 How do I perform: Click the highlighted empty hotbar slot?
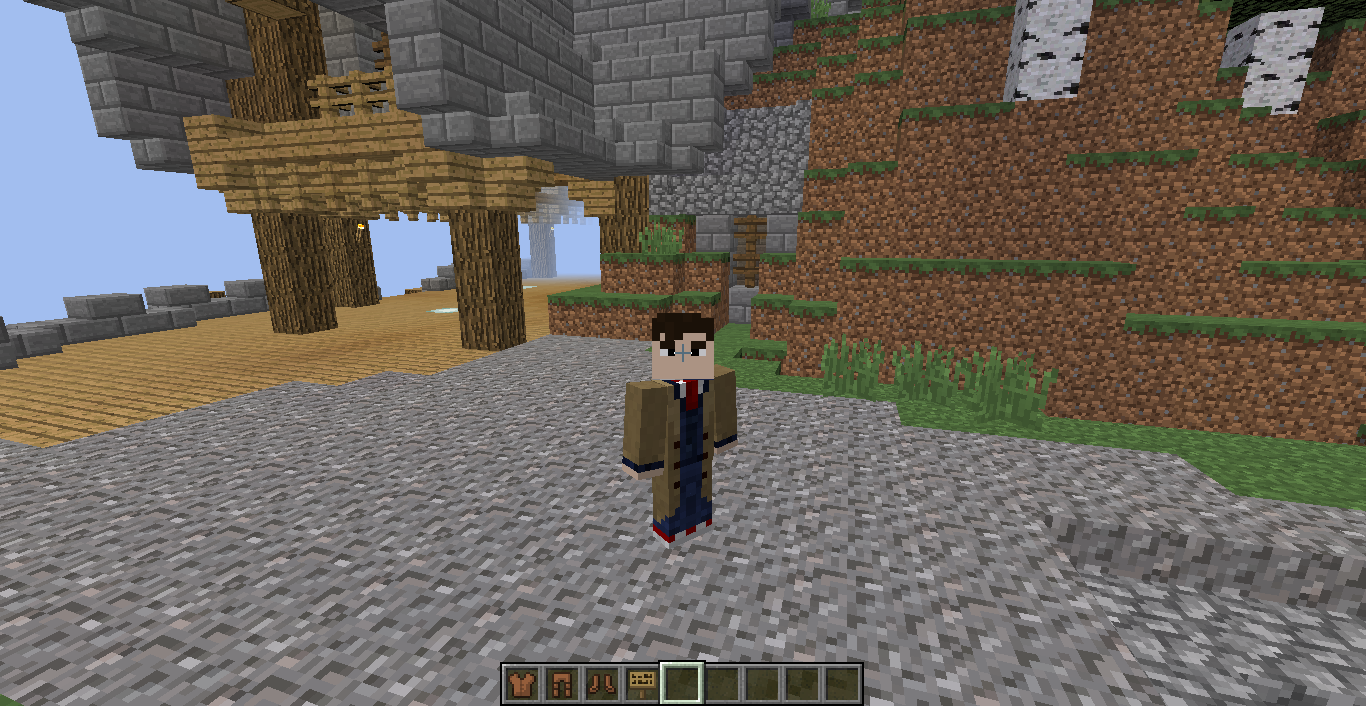pyautogui.click(x=682, y=684)
